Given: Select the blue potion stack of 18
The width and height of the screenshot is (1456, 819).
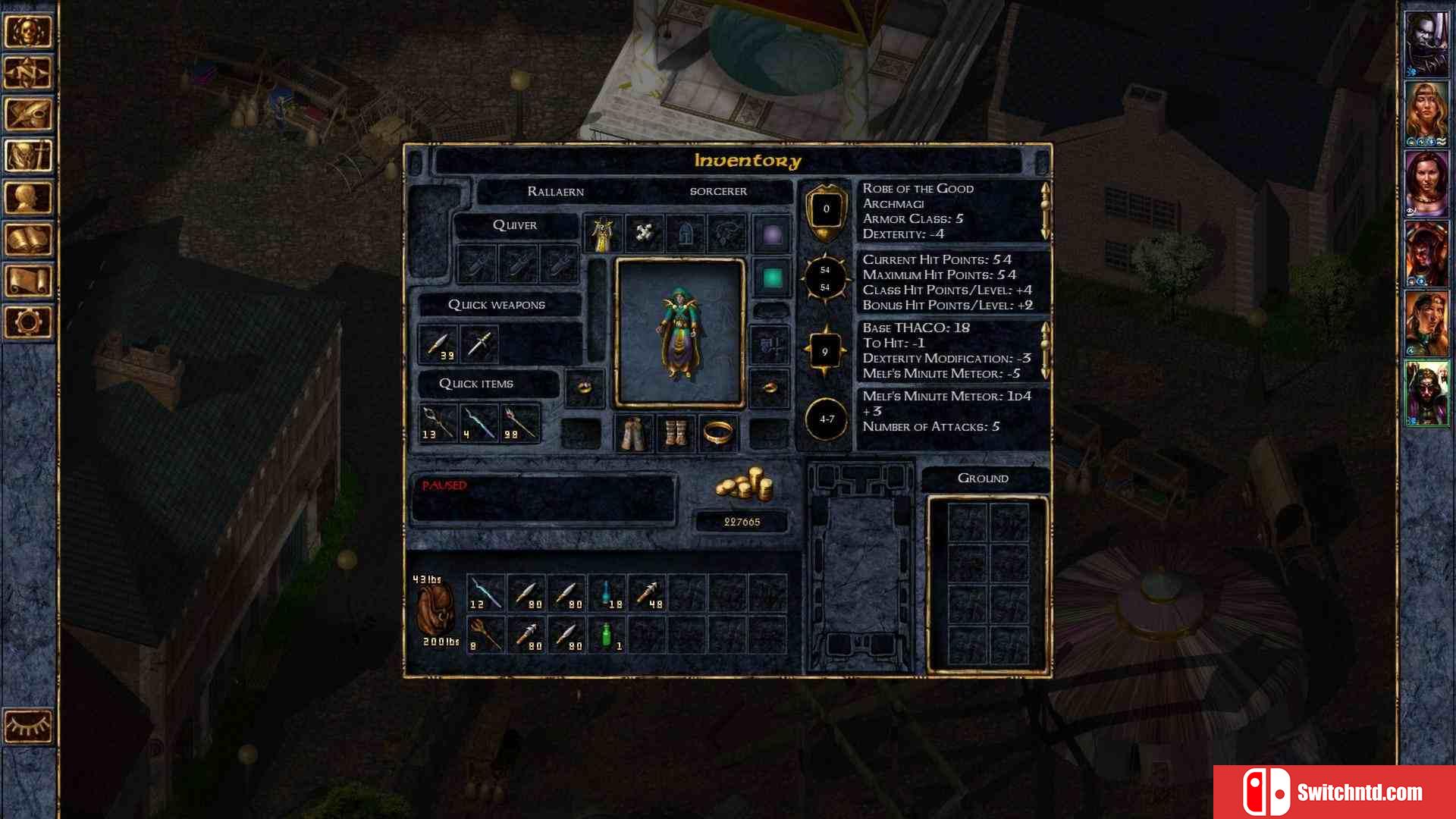Looking at the screenshot, I should click(x=607, y=593).
